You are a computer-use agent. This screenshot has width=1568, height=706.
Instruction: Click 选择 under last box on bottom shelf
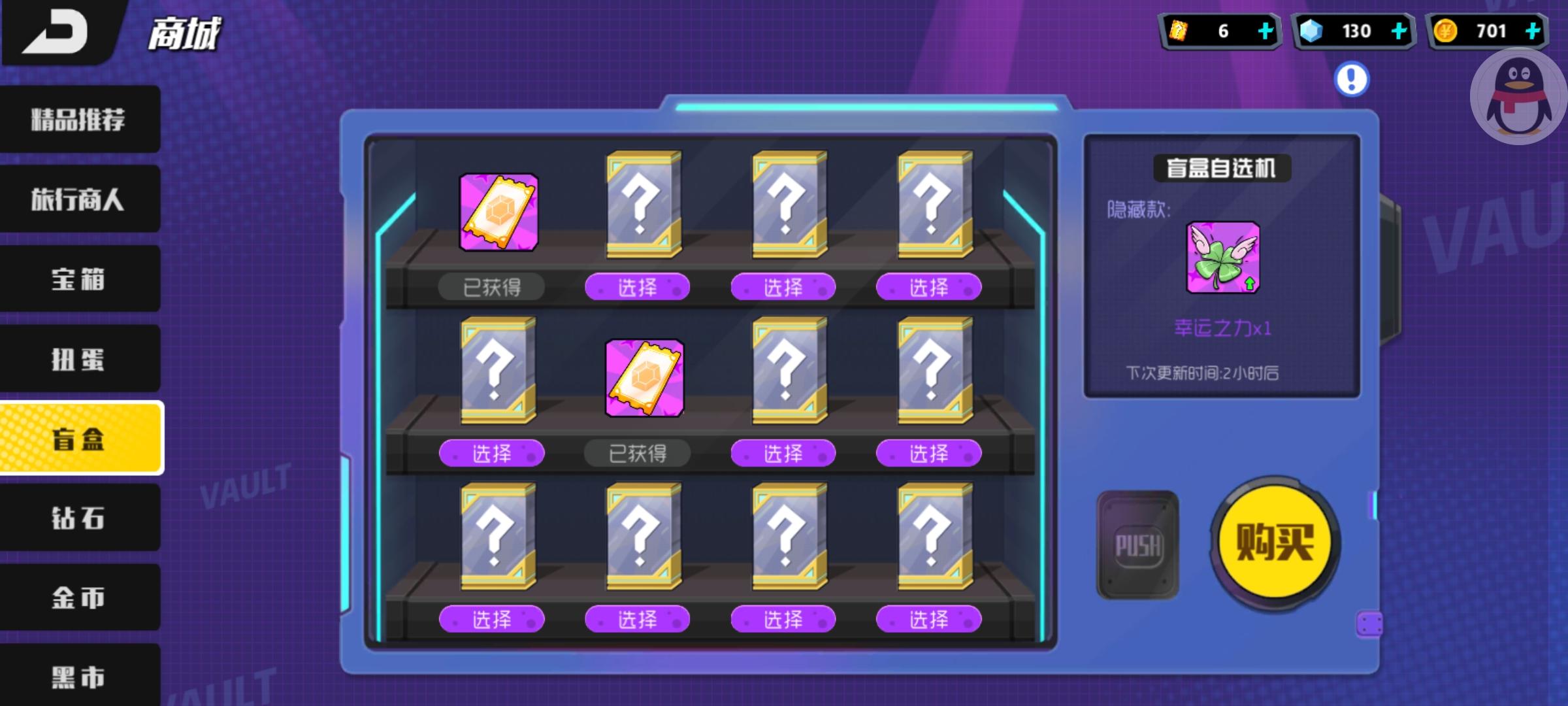click(928, 618)
